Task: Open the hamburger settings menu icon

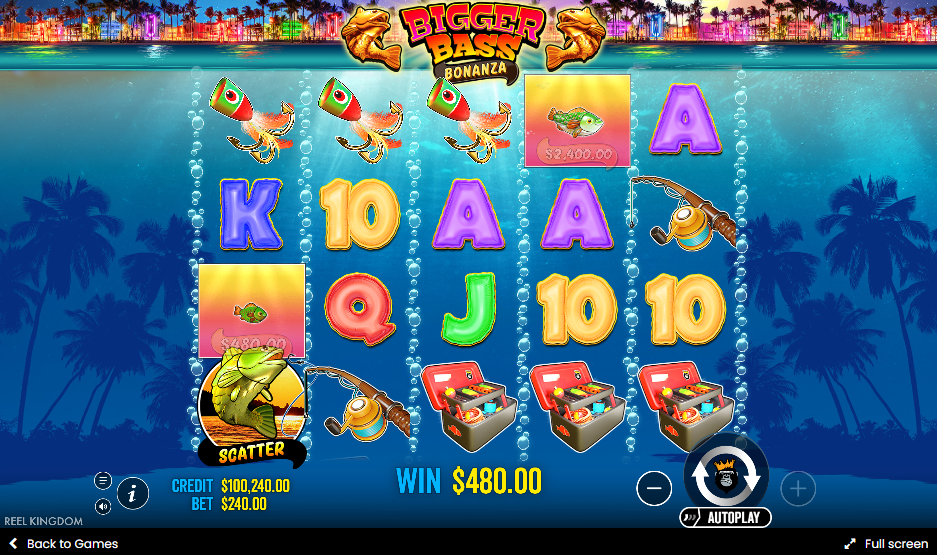Action: (x=103, y=480)
